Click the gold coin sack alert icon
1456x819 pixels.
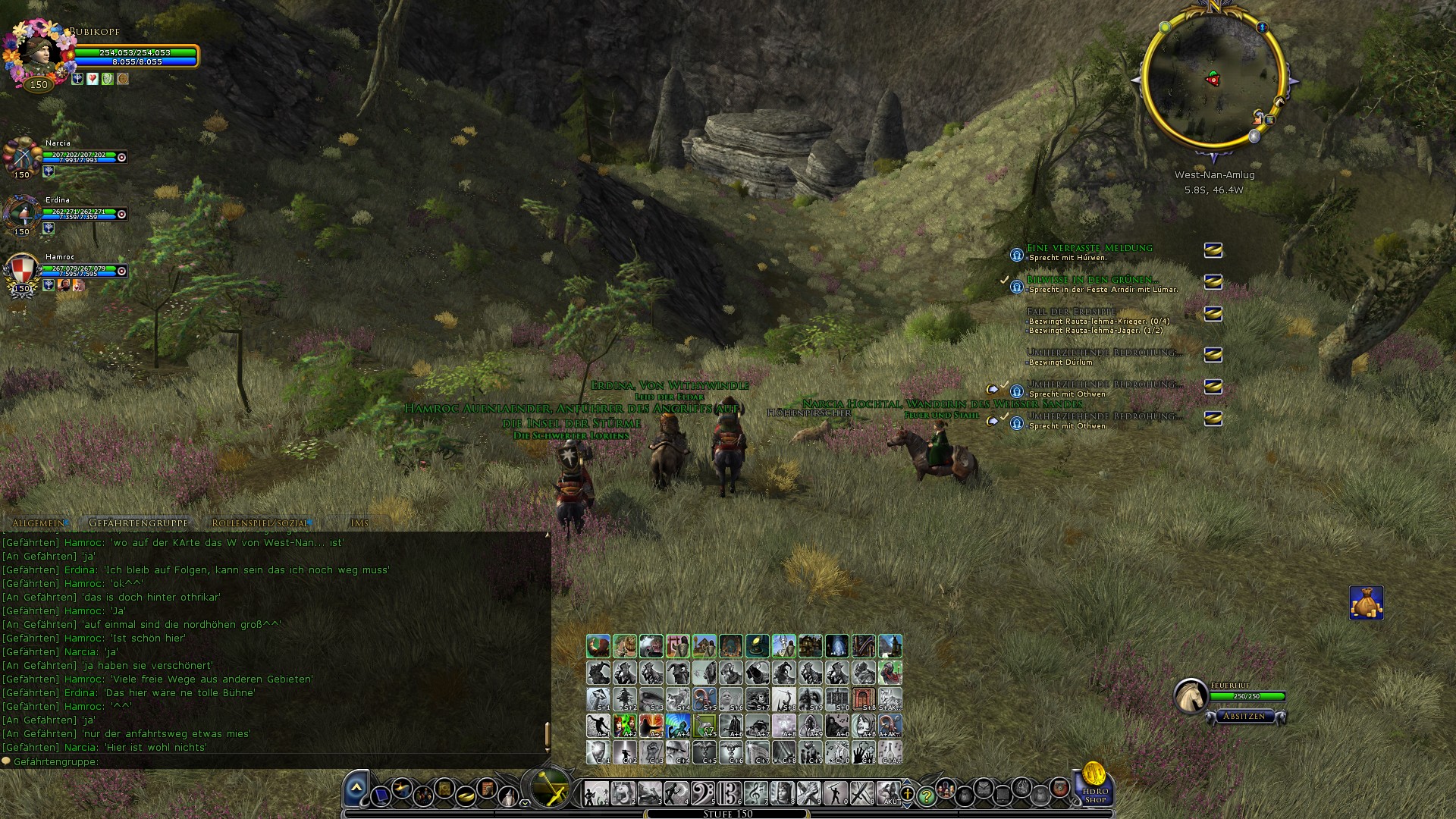coord(1366,603)
